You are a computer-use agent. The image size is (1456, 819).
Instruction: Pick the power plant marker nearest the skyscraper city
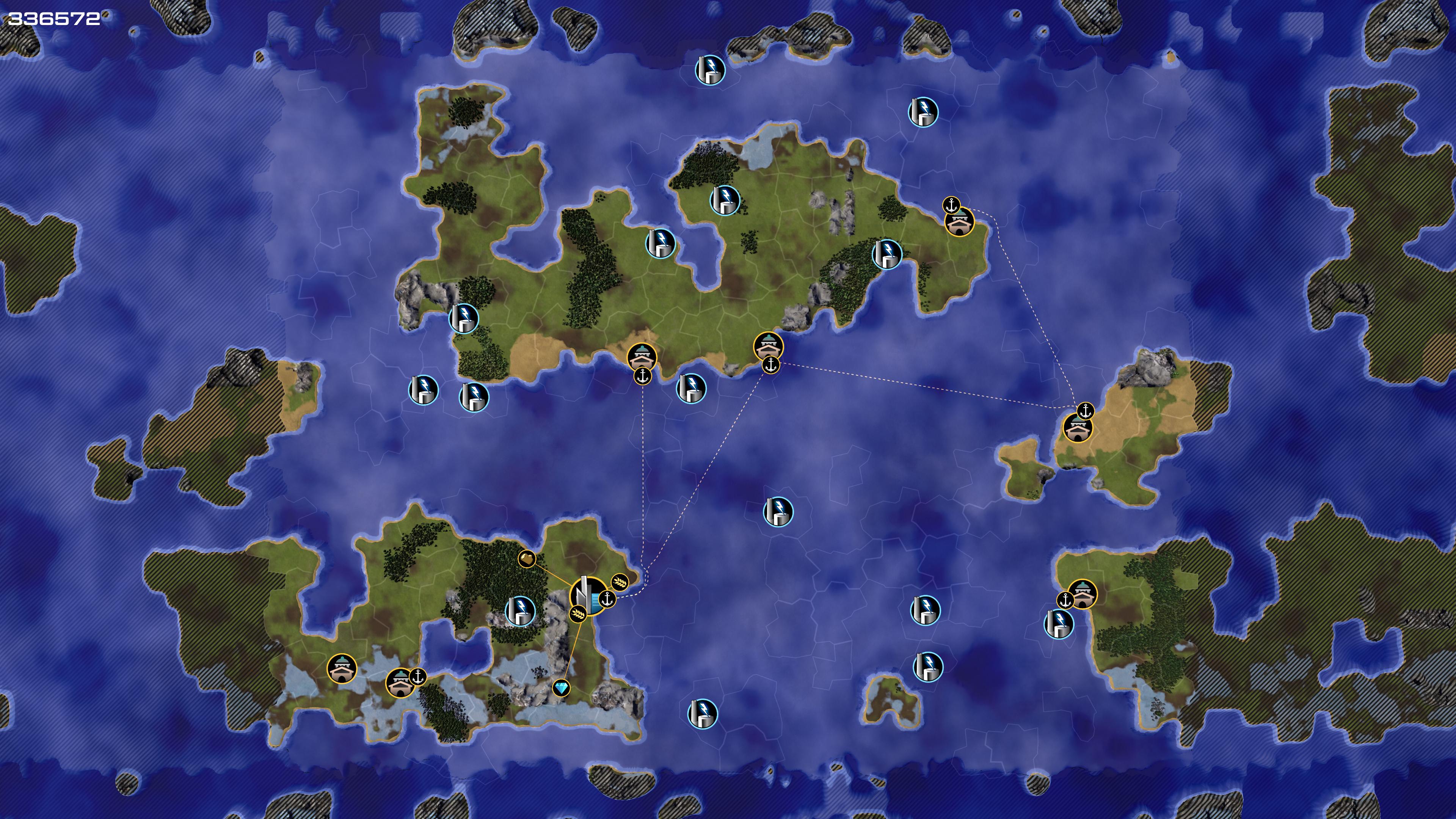click(x=519, y=610)
